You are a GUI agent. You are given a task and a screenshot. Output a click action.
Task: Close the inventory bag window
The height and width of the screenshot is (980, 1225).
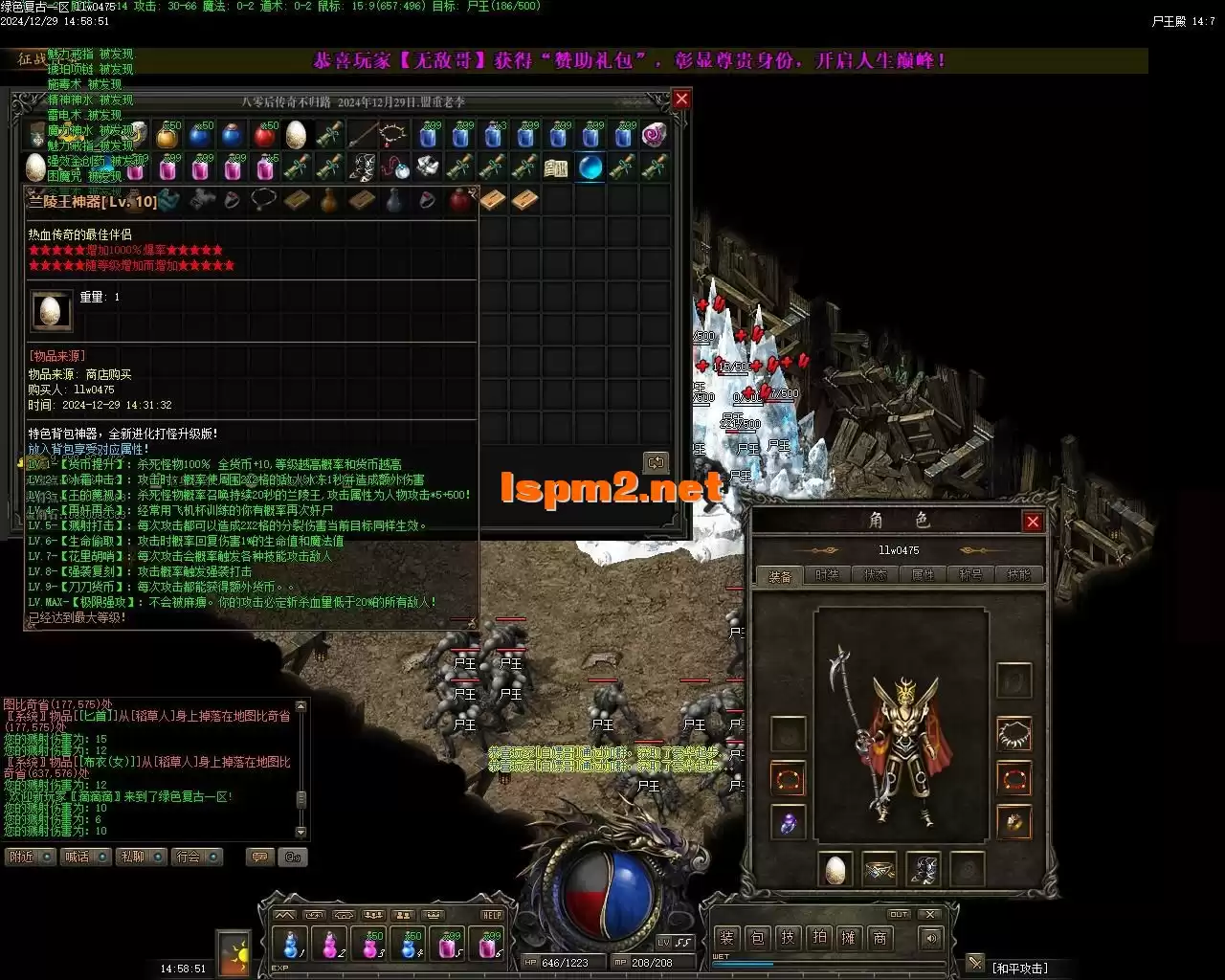pyautogui.click(x=681, y=100)
